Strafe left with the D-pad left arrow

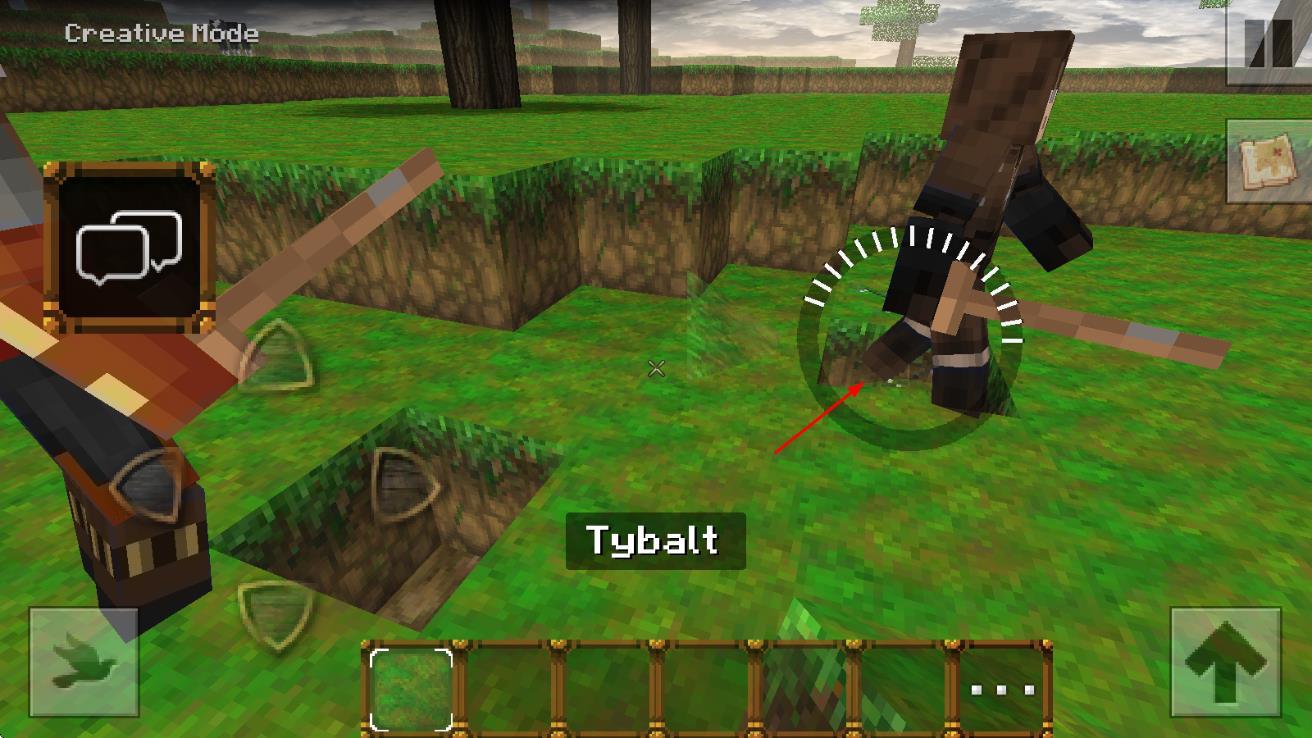coord(148,482)
